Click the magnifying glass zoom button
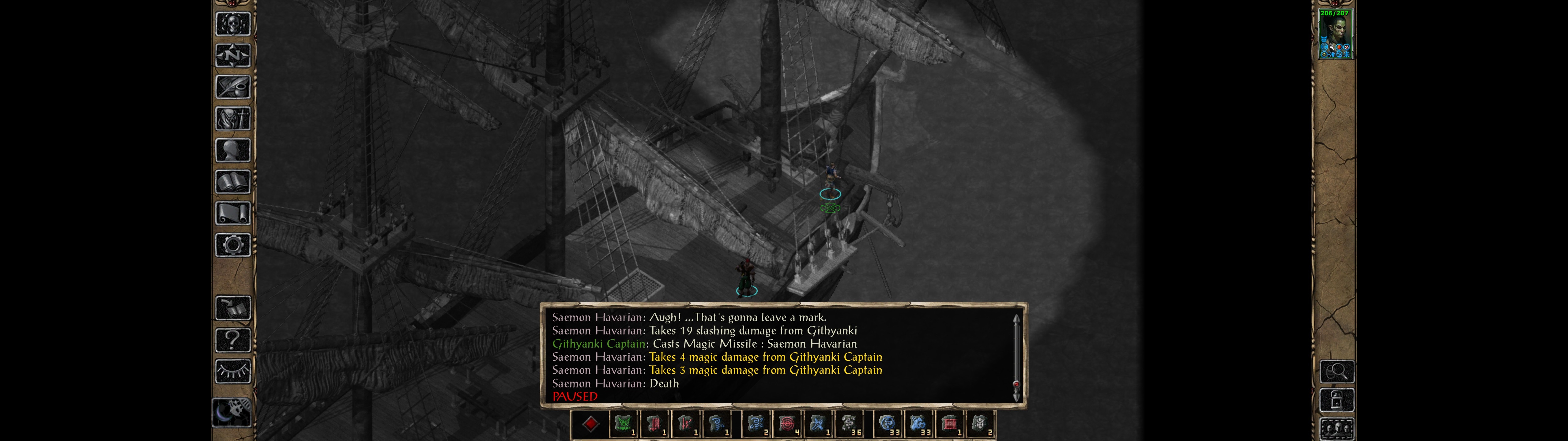This screenshot has width=1568, height=441. pos(1337,371)
